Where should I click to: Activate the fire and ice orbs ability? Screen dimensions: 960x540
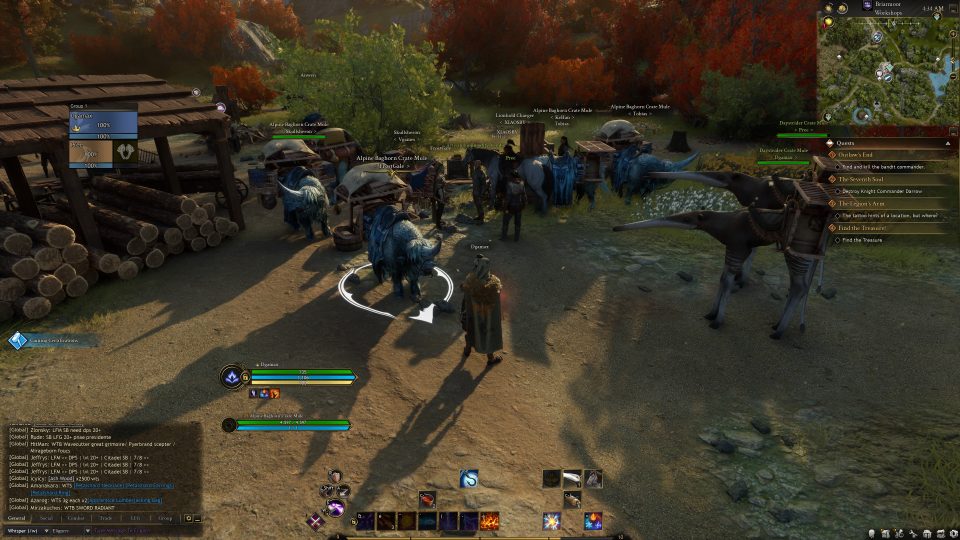pyautogui.click(x=594, y=521)
